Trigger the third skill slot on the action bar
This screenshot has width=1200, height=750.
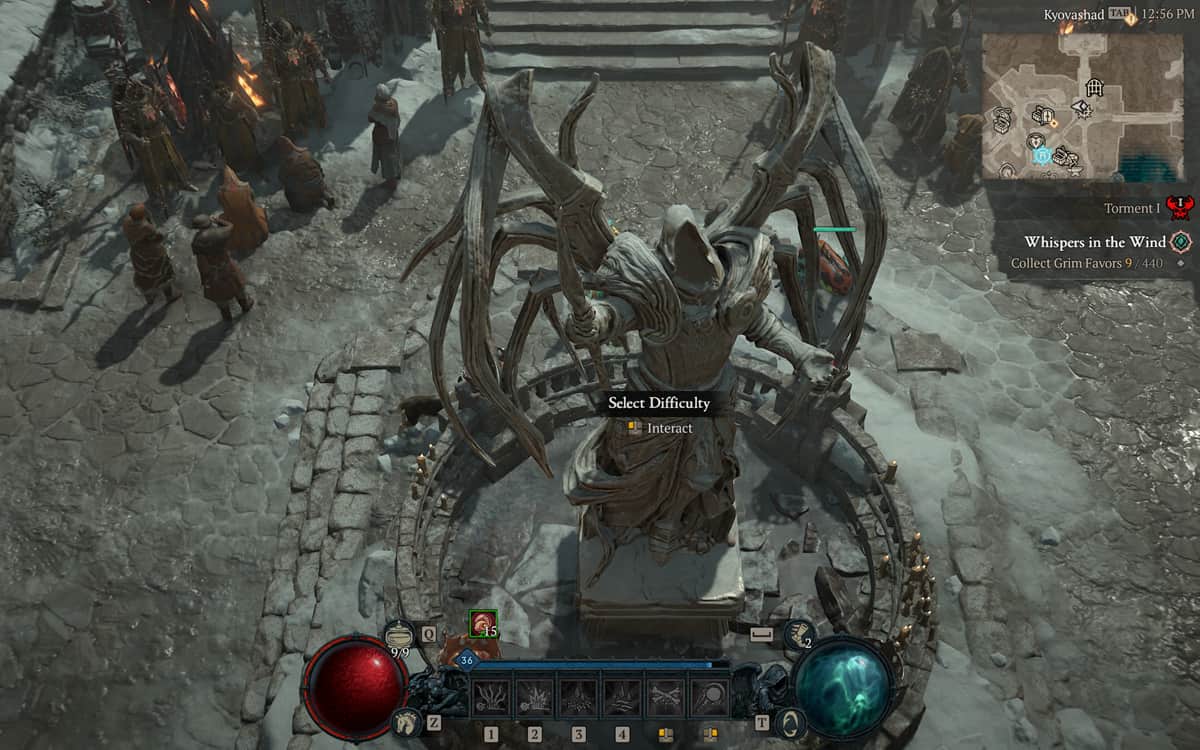[579, 697]
